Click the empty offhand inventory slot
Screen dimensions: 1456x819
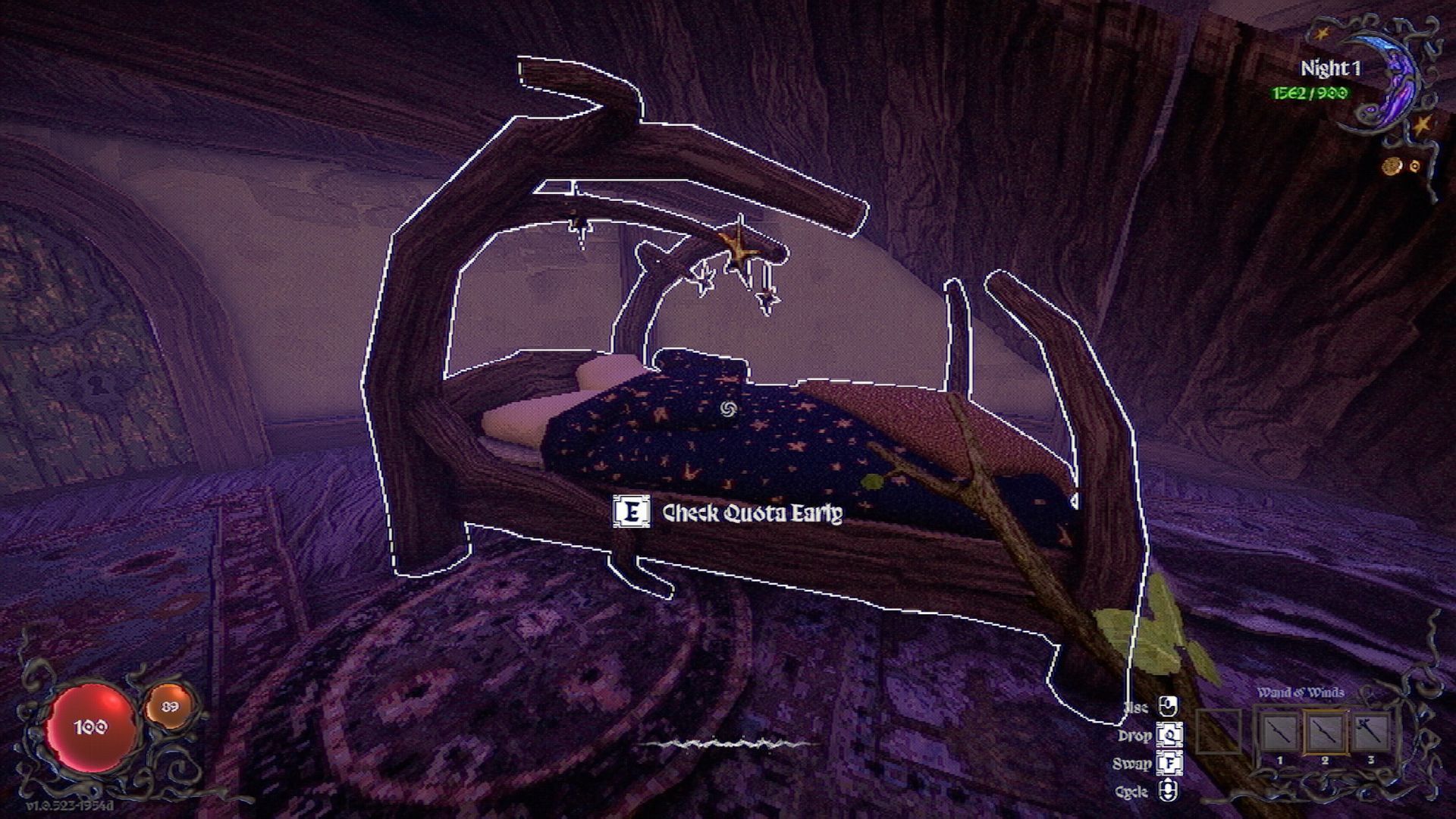(x=1219, y=733)
